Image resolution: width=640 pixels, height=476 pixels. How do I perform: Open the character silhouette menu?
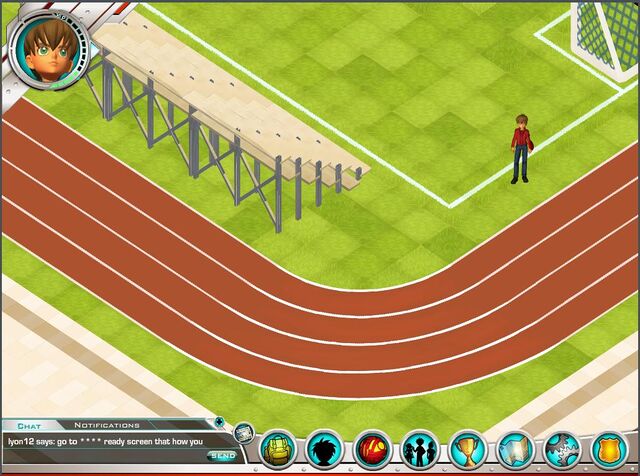pyautogui.click(x=325, y=450)
